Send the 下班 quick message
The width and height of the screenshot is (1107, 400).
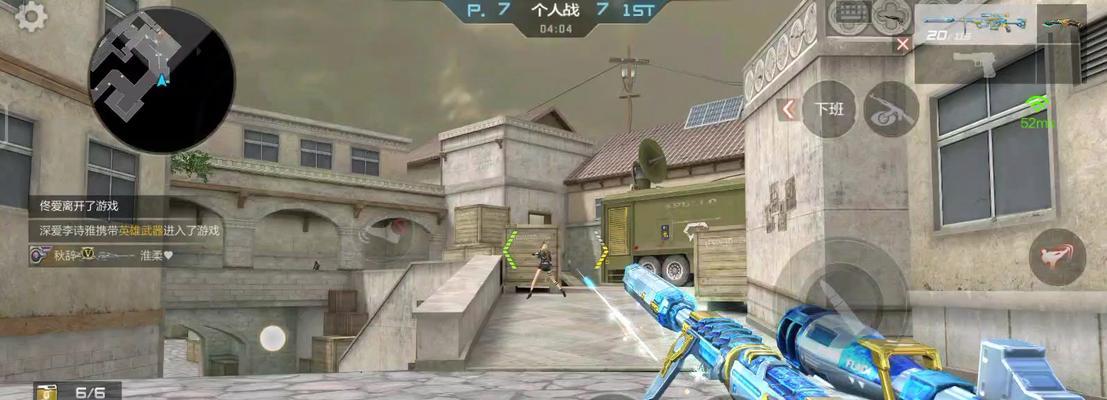(x=829, y=108)
